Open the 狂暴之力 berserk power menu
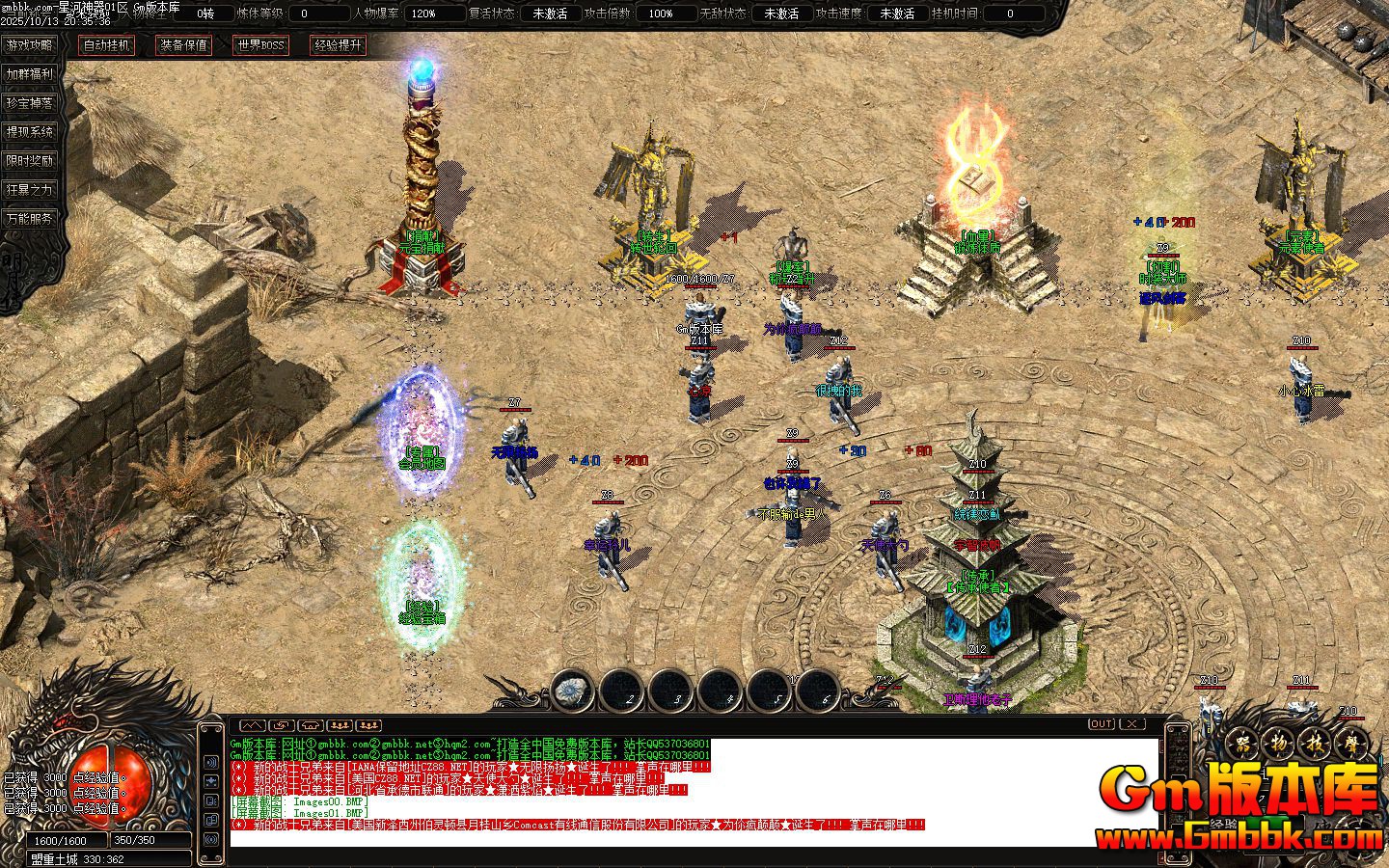The image size is (1389, 868). tap(29, 190)
